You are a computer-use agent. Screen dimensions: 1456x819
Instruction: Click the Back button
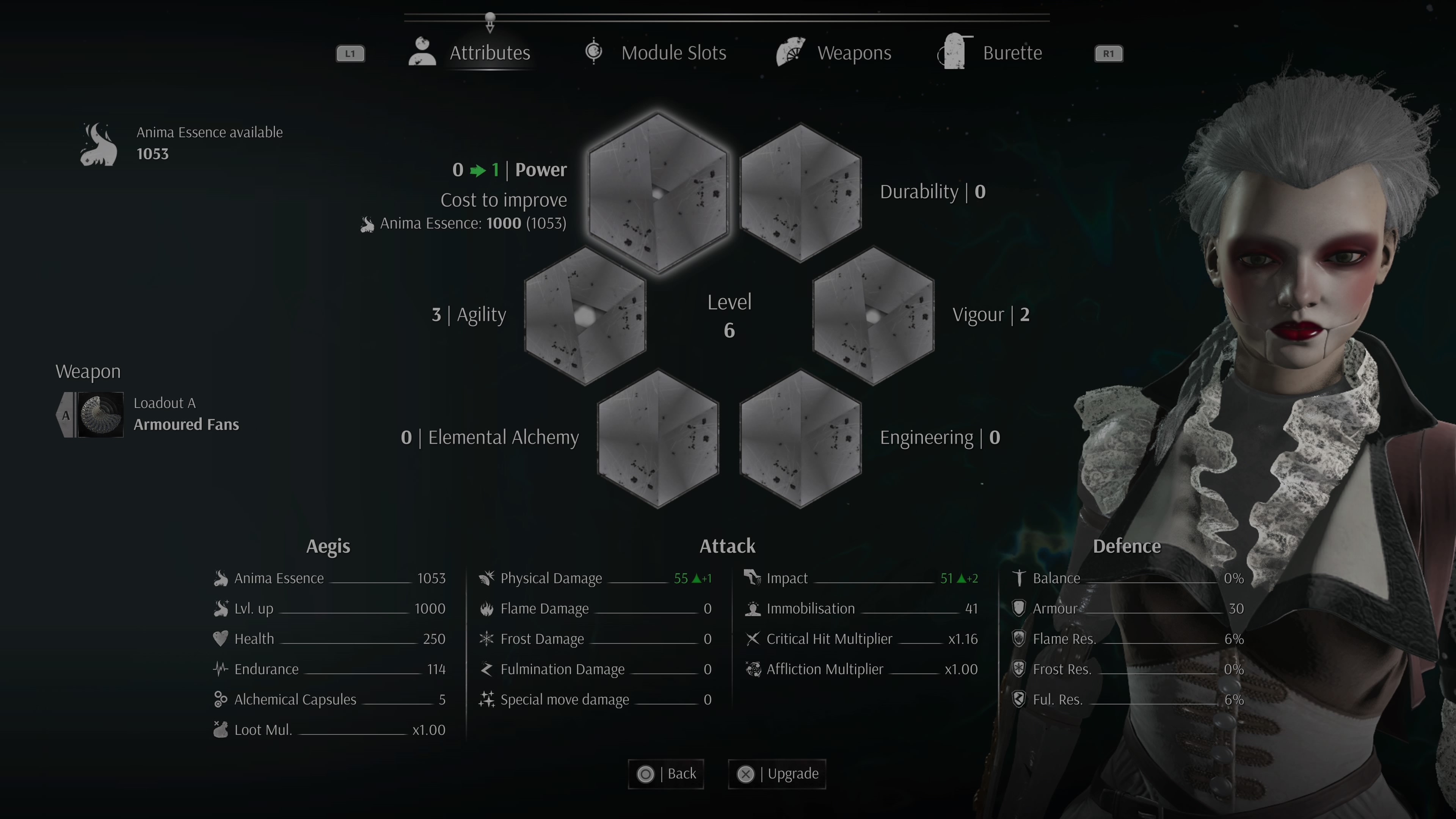(666, 773)
